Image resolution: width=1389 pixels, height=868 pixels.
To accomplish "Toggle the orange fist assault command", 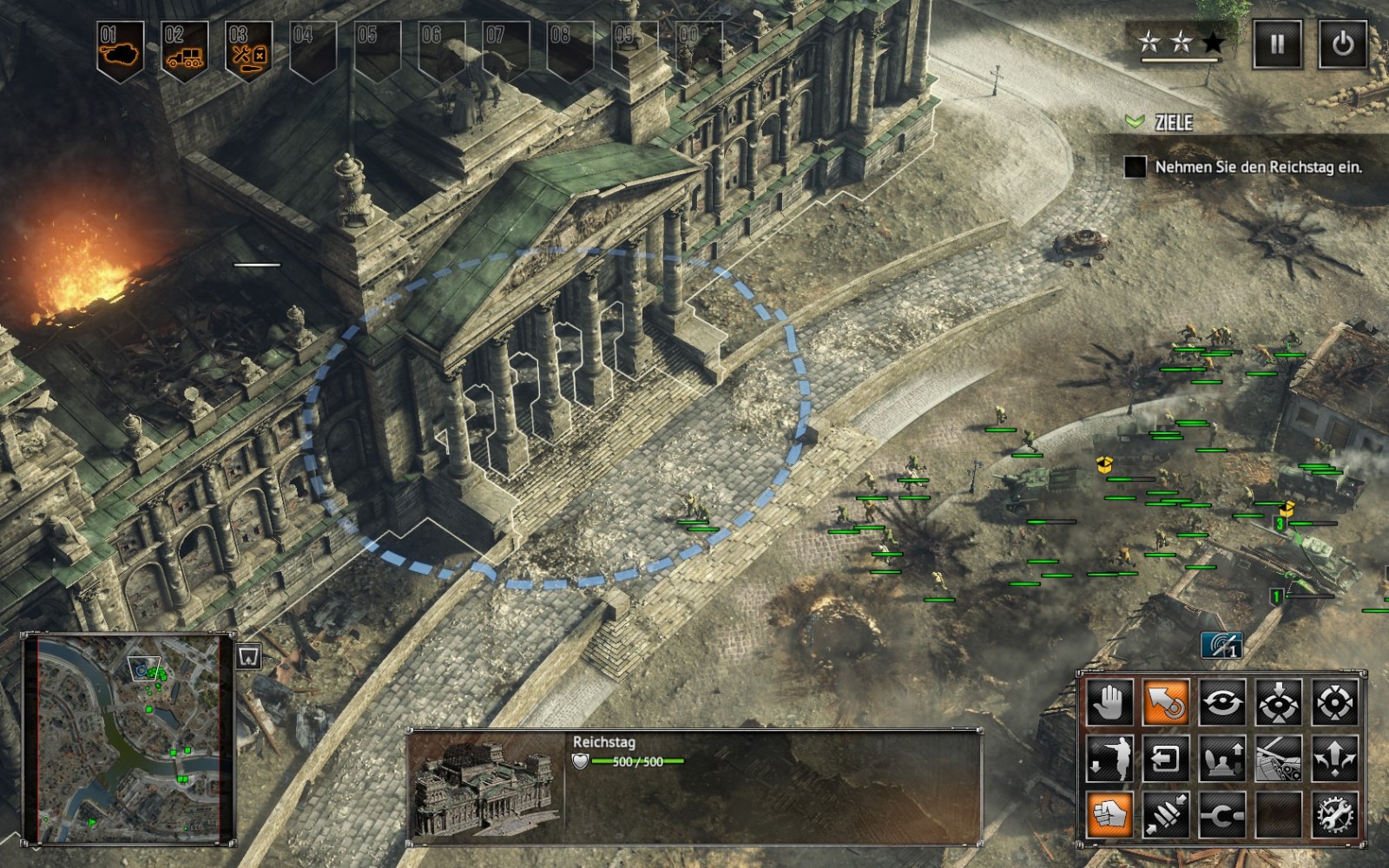I will (1109, 815).
